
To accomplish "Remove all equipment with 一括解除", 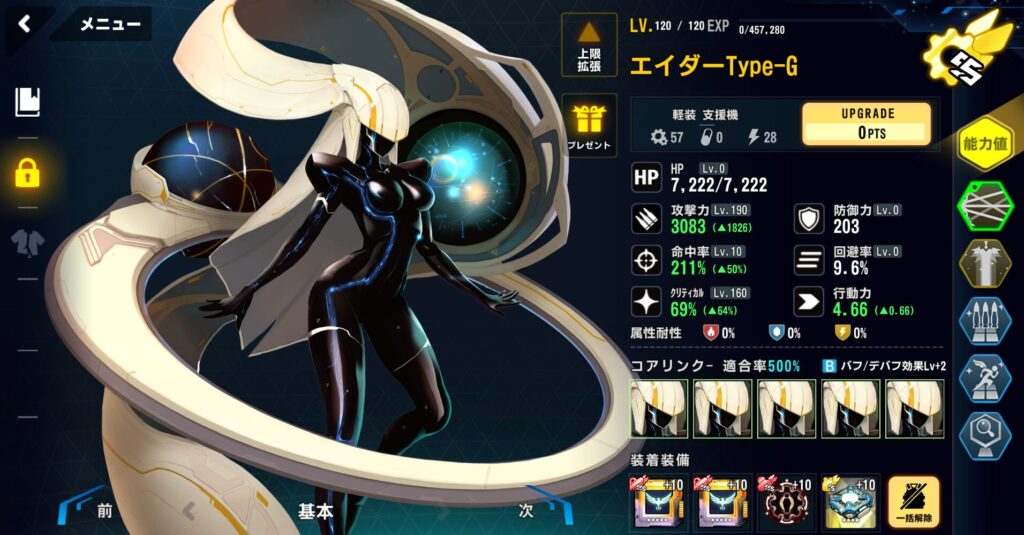I will tap(913, 502).
